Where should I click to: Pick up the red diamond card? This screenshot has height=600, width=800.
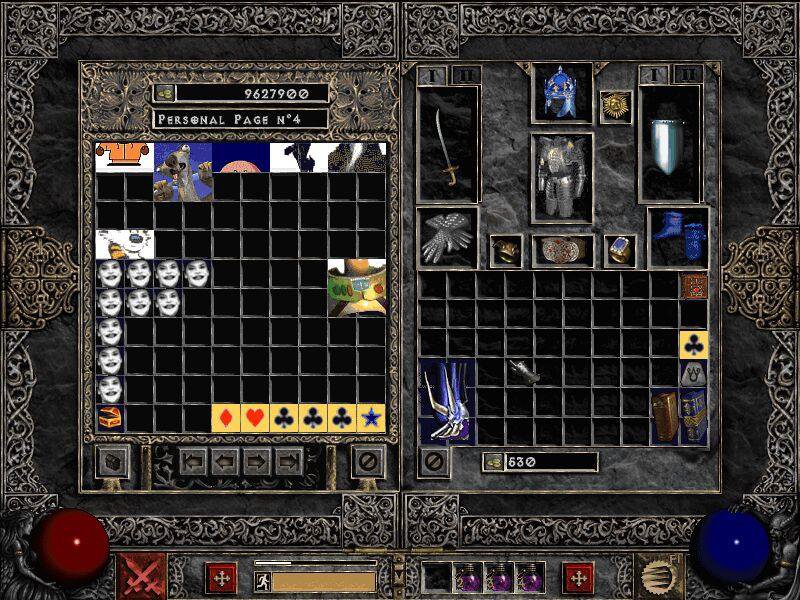coord(227,418)
